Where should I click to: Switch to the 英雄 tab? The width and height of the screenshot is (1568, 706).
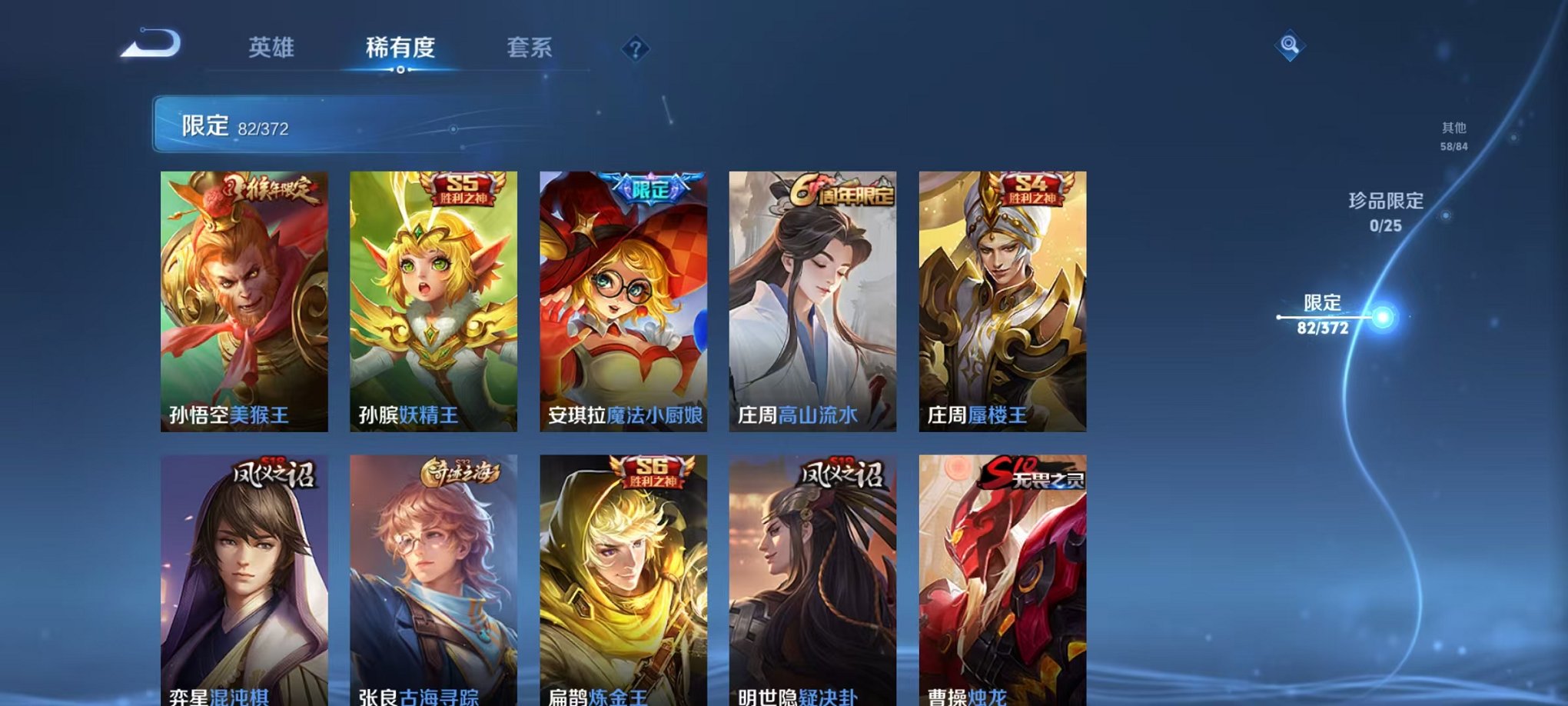tap(271, 48)
